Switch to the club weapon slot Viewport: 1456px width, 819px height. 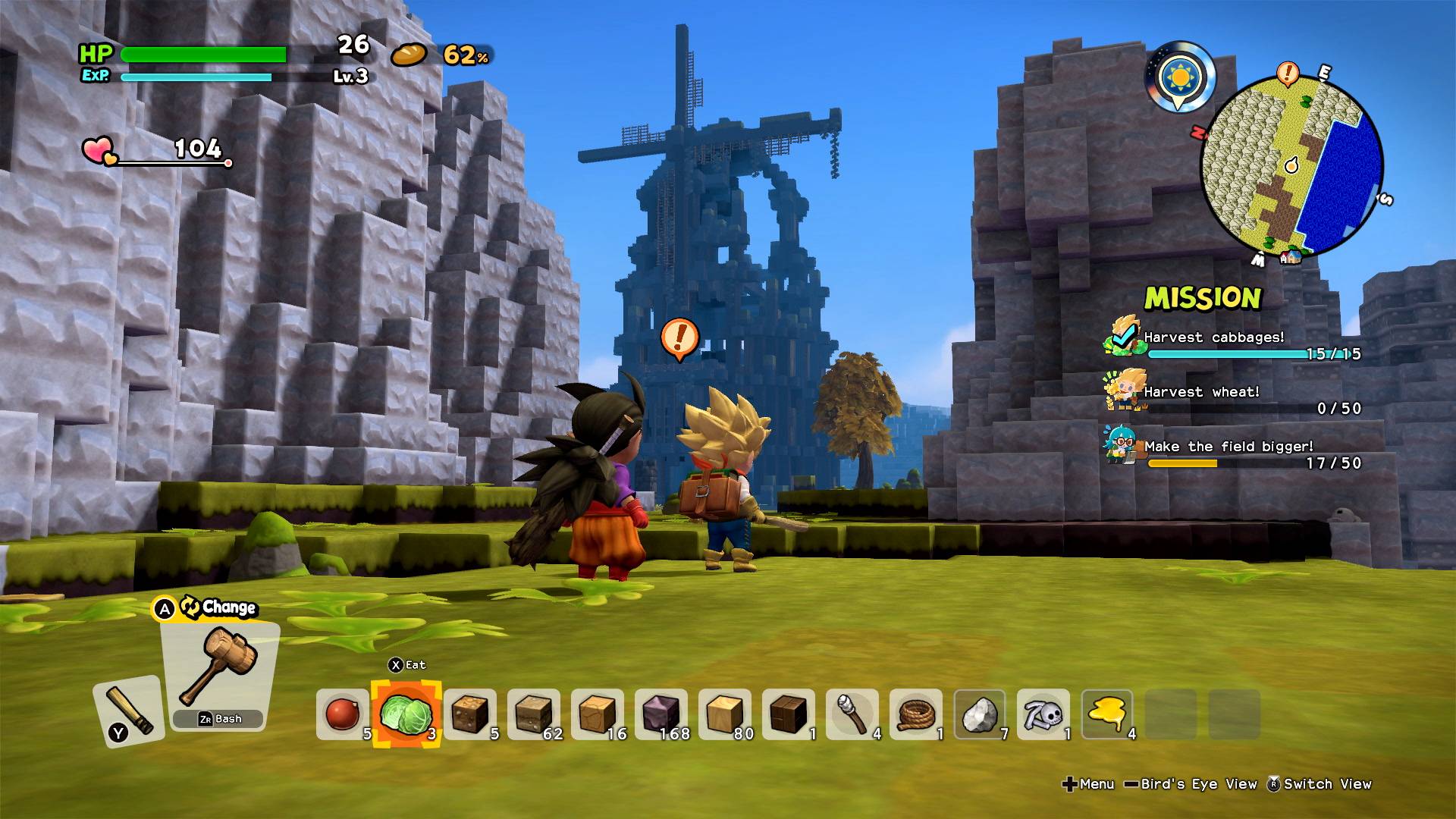(x=127, y=711)
